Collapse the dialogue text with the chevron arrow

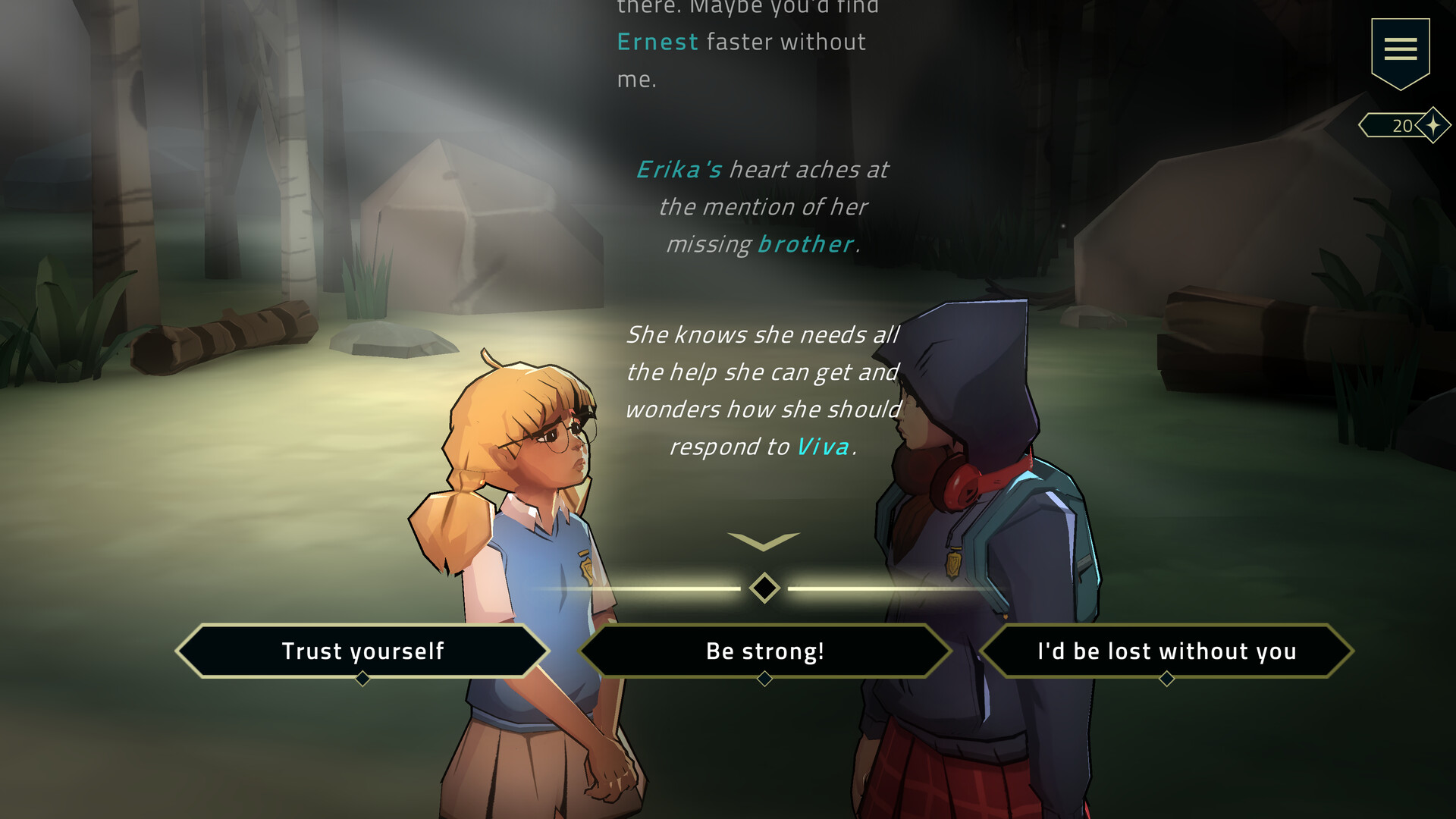point(764,538)
